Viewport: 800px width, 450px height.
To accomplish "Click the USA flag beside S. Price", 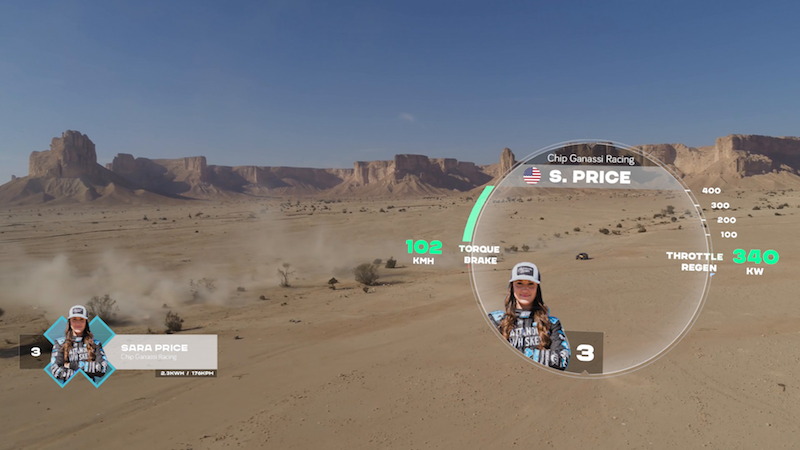I will click(x=532, y=177).
